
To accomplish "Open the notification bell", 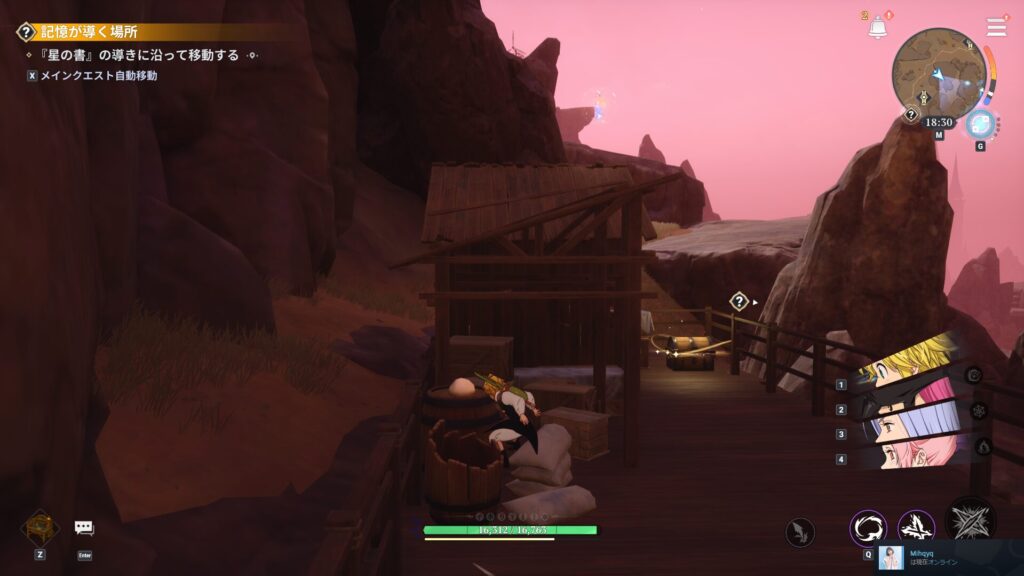I will pos(878,28).
